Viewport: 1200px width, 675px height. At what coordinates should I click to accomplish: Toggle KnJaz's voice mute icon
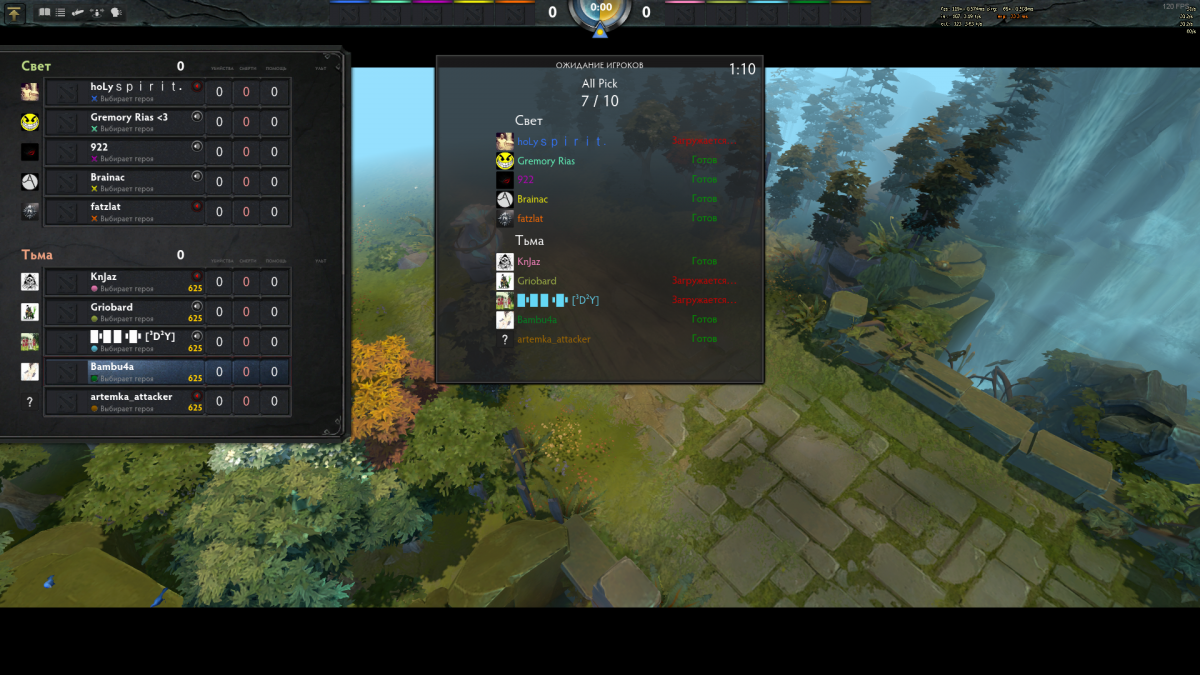coord(197,276)
